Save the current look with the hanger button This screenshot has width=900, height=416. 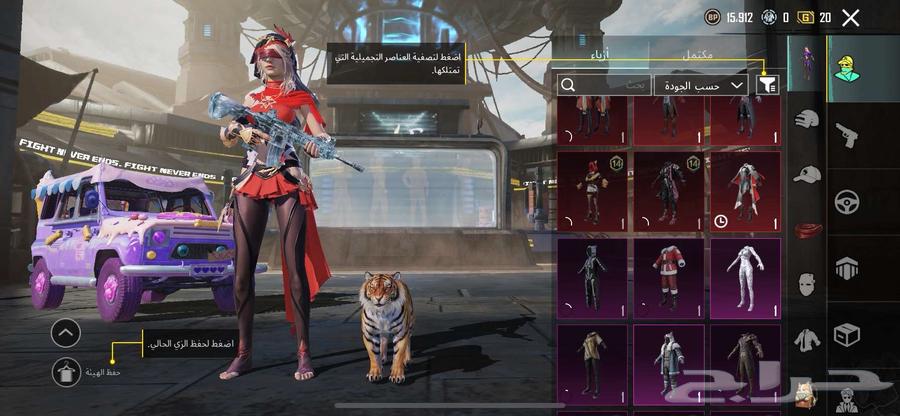pyautogui.click(x=67, y=371)
